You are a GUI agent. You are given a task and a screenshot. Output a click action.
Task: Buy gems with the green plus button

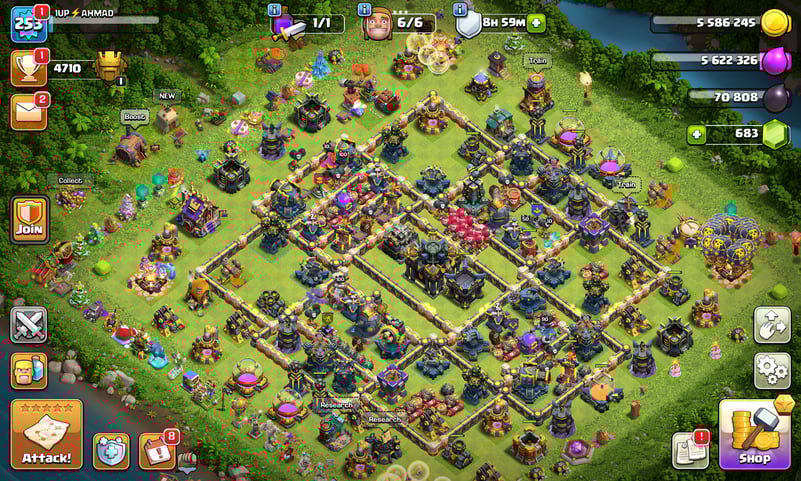(697, 134)
